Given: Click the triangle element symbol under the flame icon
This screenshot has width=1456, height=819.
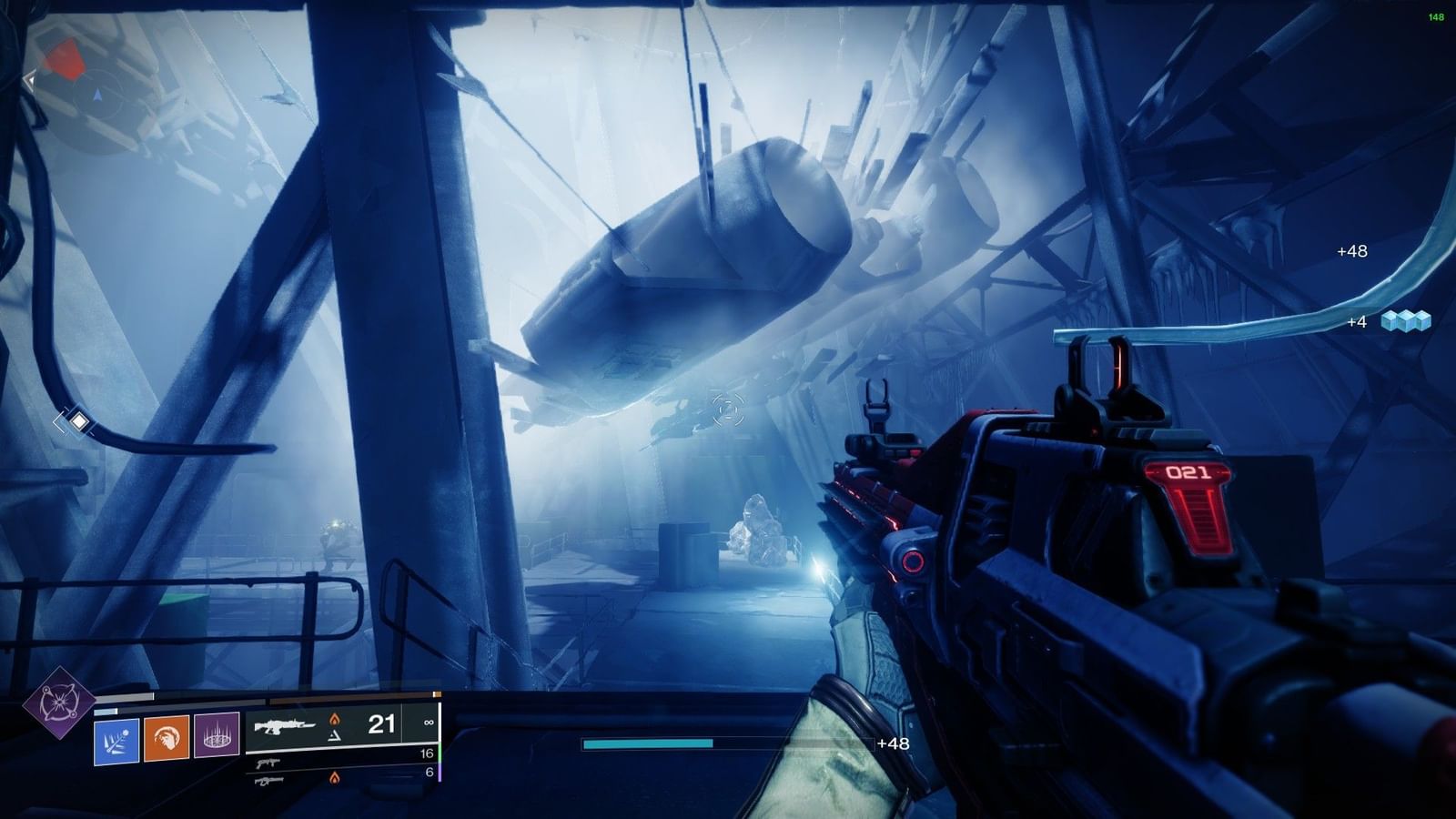Looking at the screenshot, I should (x=334, y=738).
